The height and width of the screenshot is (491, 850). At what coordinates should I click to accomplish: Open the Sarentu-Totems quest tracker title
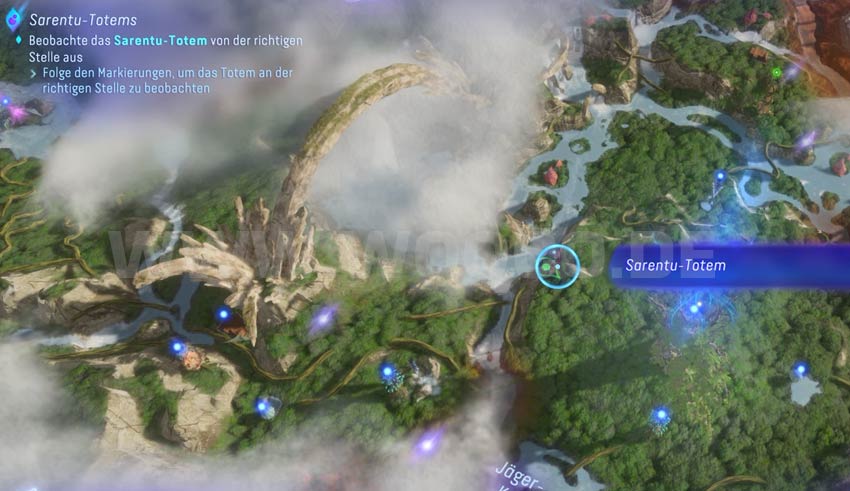tap(83, 20)
